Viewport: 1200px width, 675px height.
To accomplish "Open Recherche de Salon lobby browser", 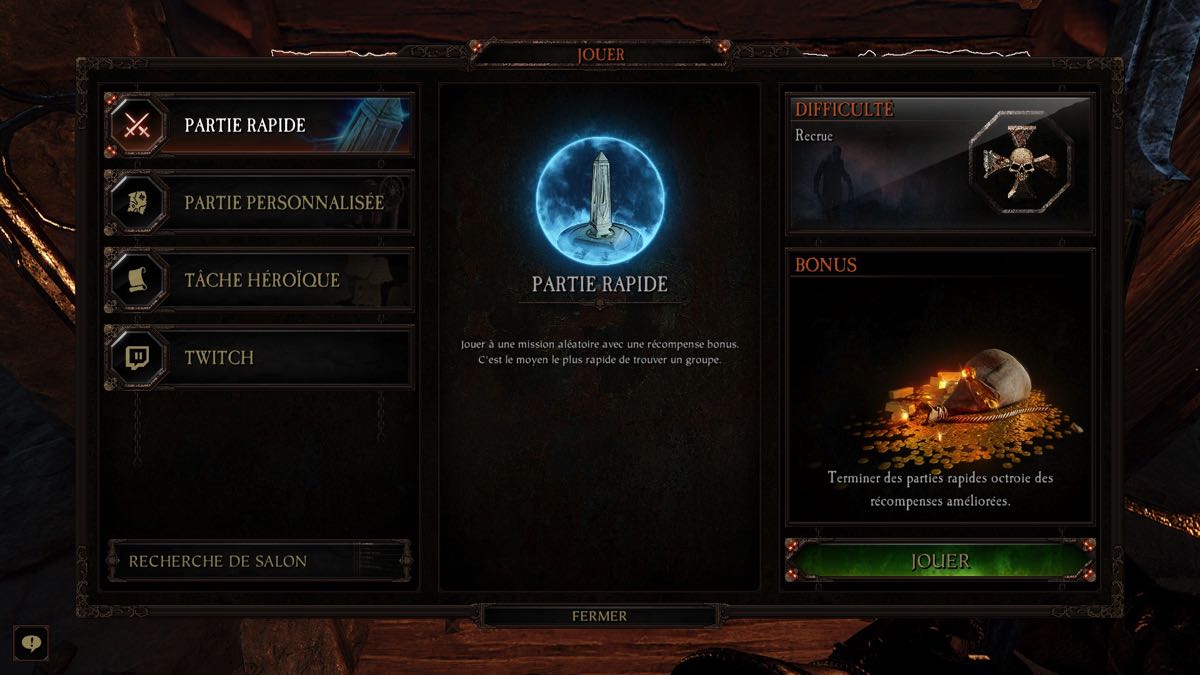I will pos(258,561).
